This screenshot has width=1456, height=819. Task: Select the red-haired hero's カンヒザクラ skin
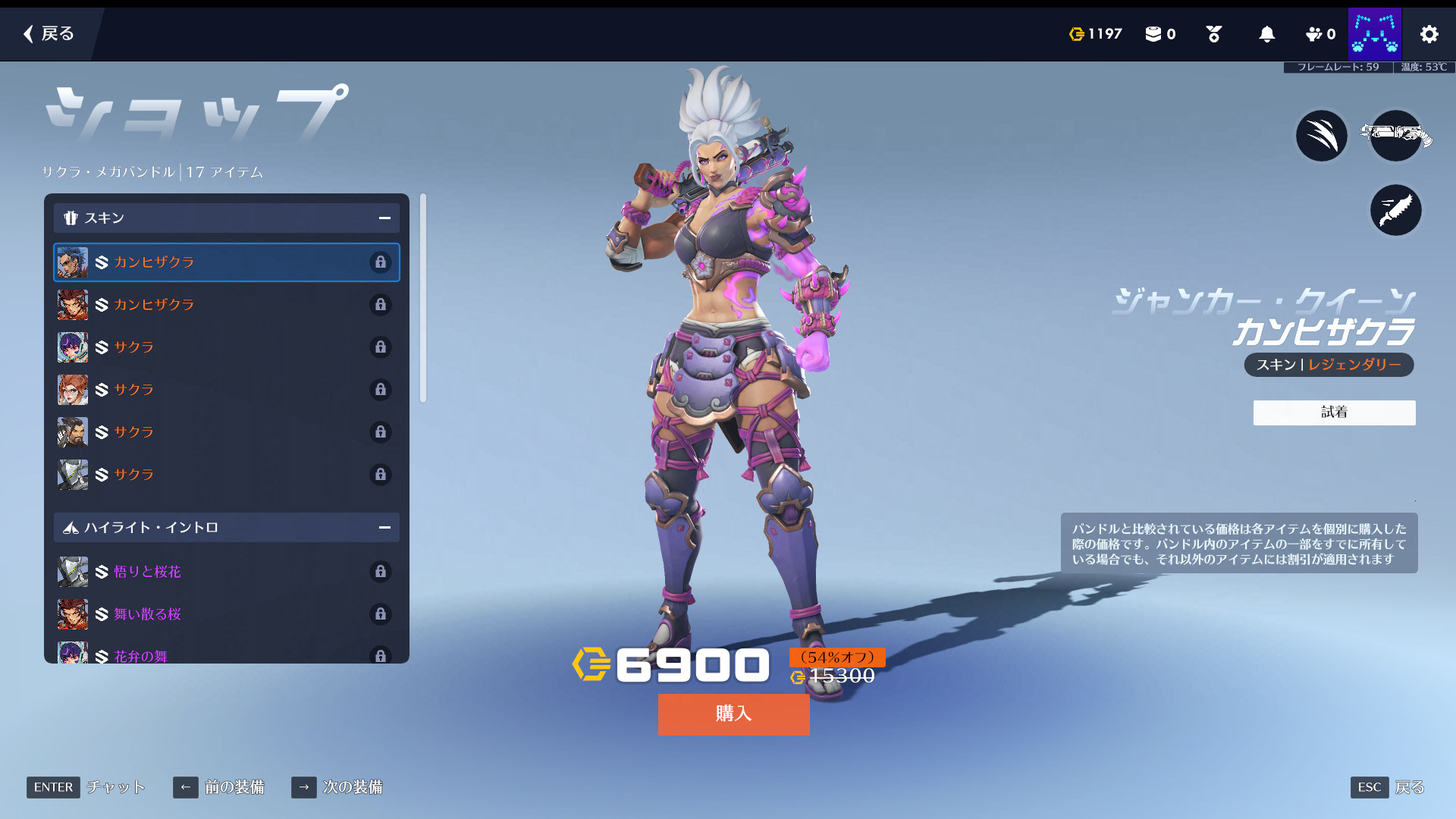point(226,305)
